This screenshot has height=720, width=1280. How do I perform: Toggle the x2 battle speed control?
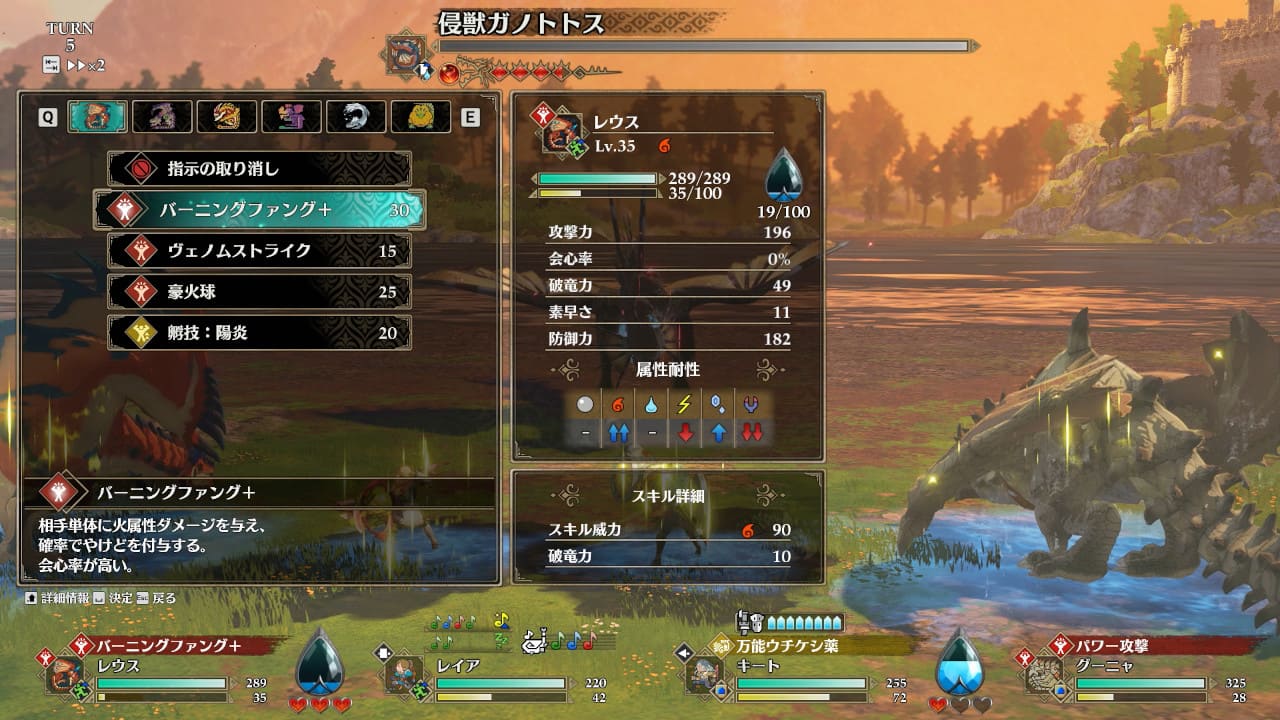point(85,65)
